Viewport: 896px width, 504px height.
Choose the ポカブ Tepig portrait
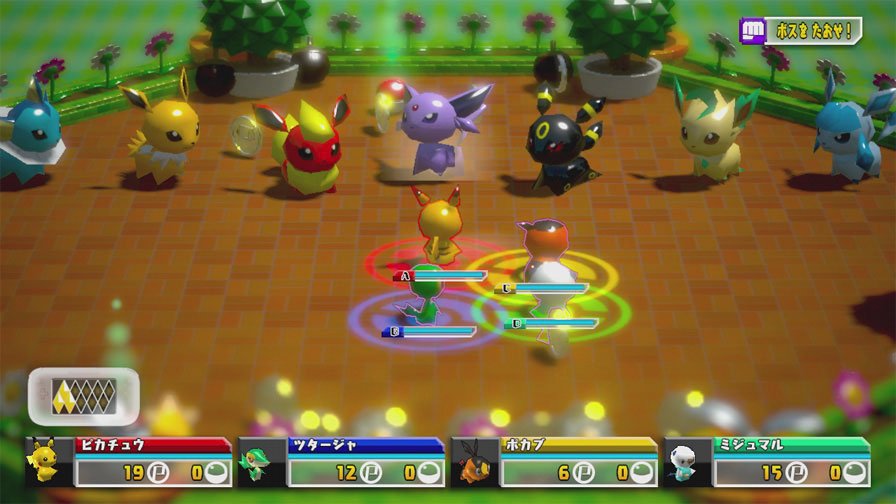coord(473,463)
